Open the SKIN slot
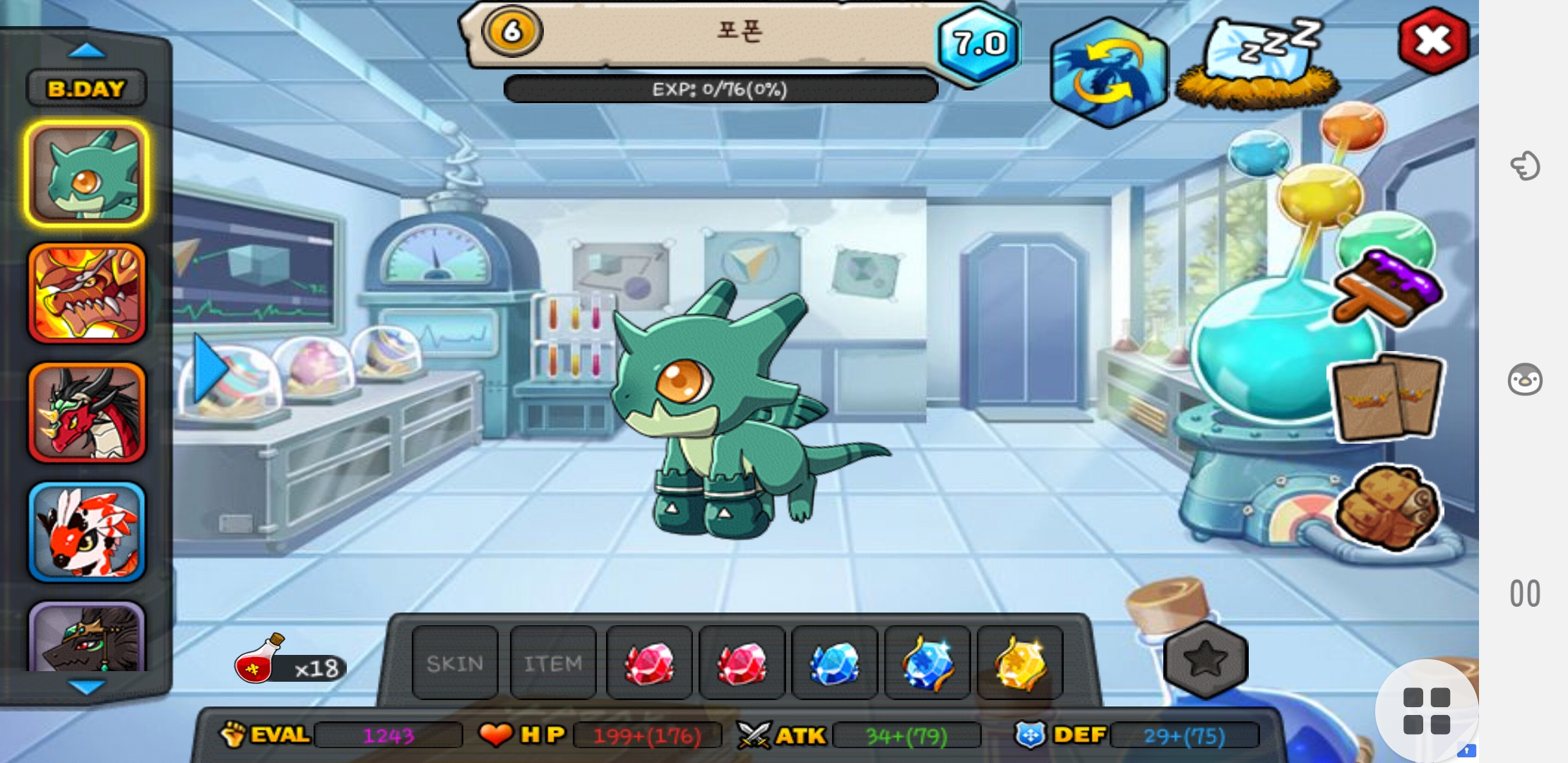The image size is (1568, 763). [x=455, y=663]
